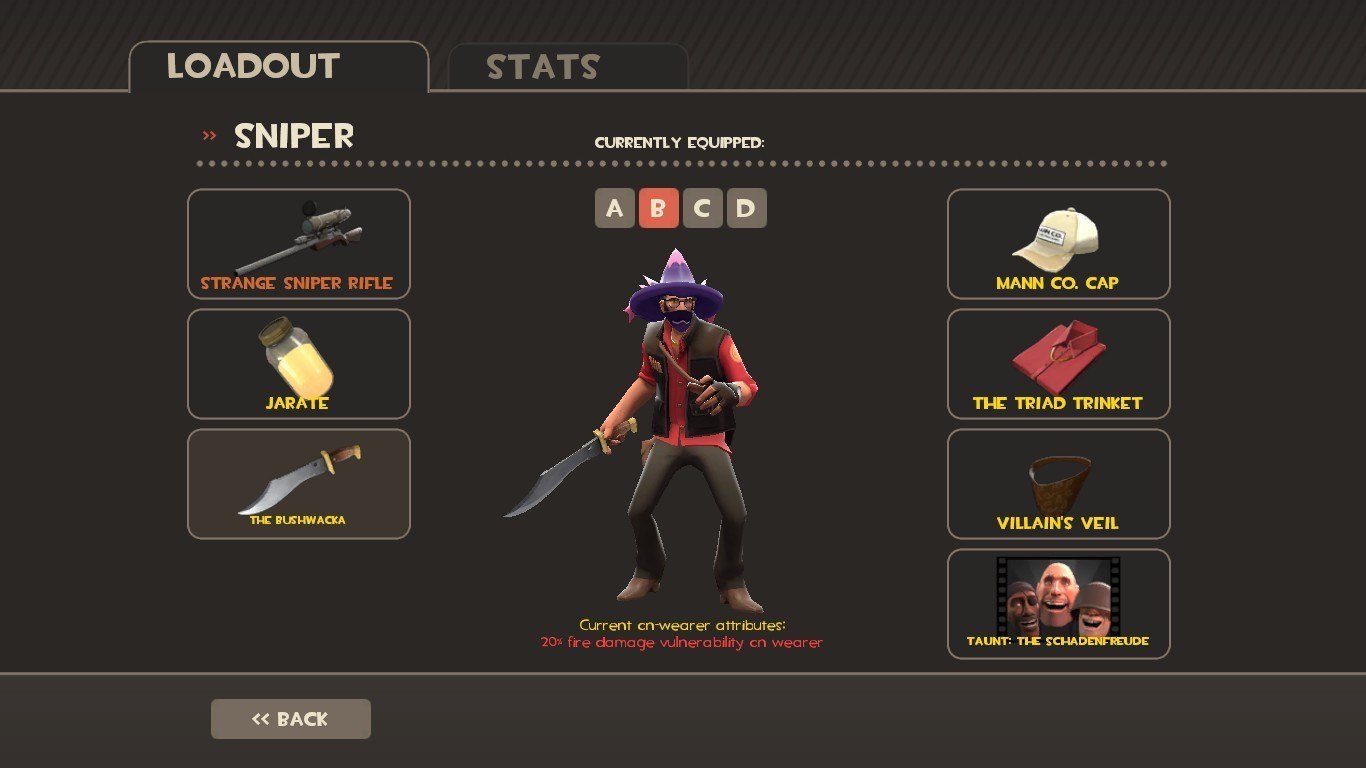This screenshot has height=768, width=1366.
Task: Go back with the Back button
Action: click(290, 719)
